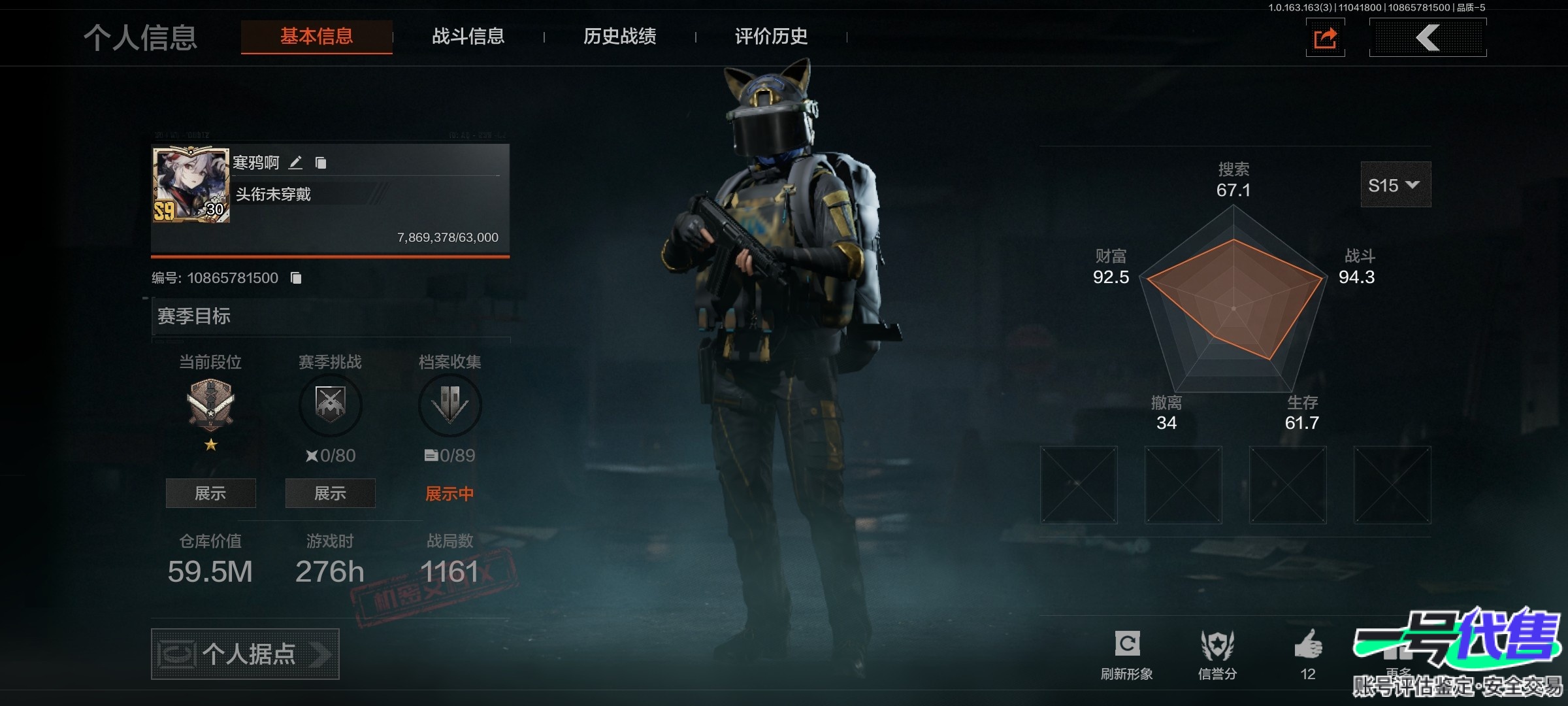Toggle the 展示中 archive collection display
The width and height of the screenshot is (1568, 706).
coord(449,494)
